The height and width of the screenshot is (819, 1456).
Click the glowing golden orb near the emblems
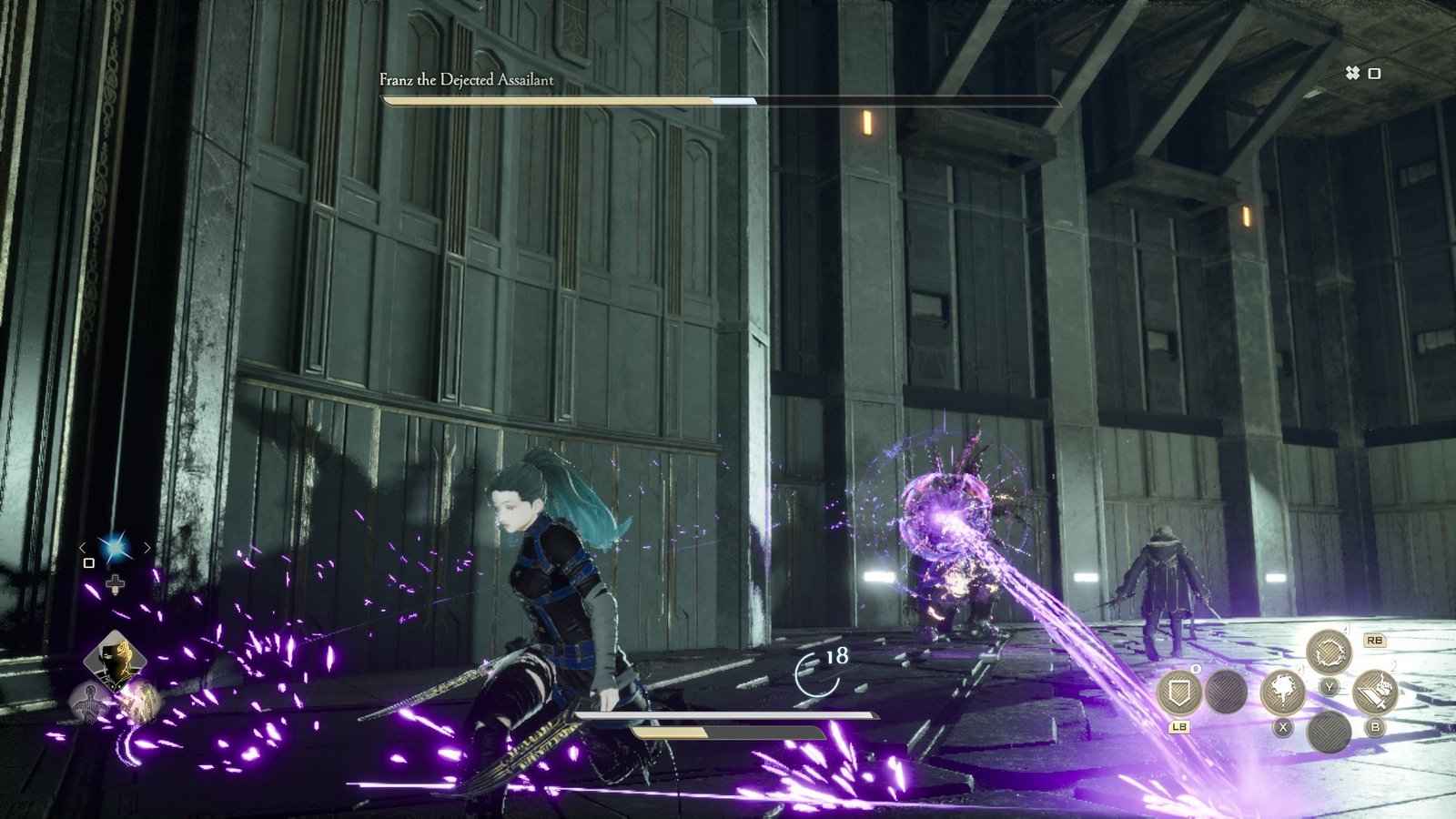tap(146, 703)
